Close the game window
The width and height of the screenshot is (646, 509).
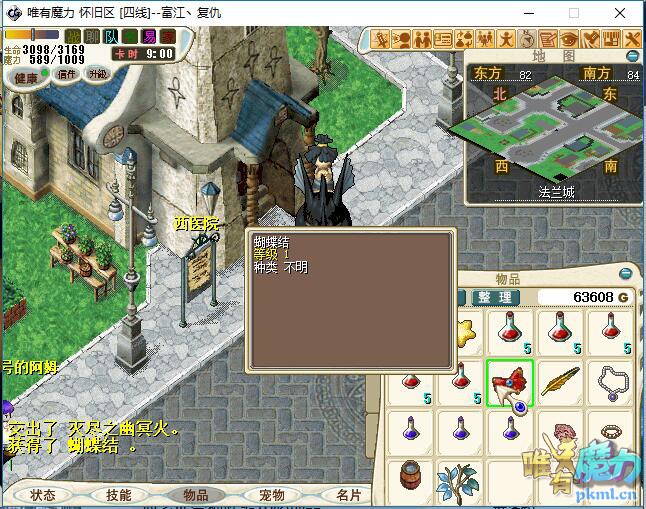pos(621,13)
